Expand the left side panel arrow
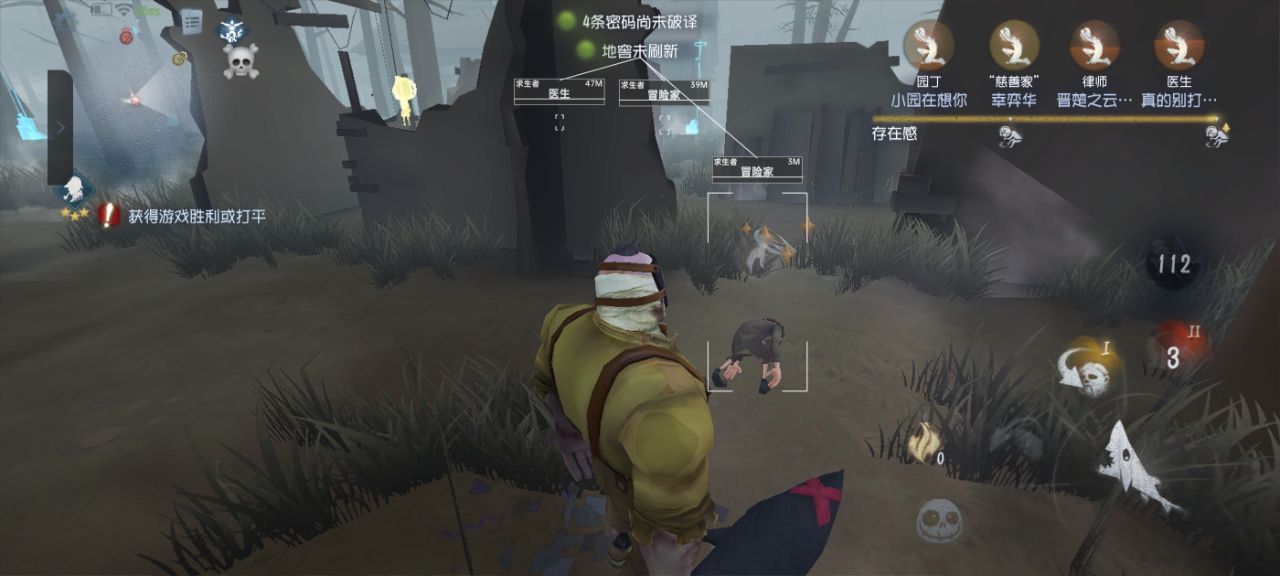The height and width of the screenshot is (576, 1280). [60, 128]
